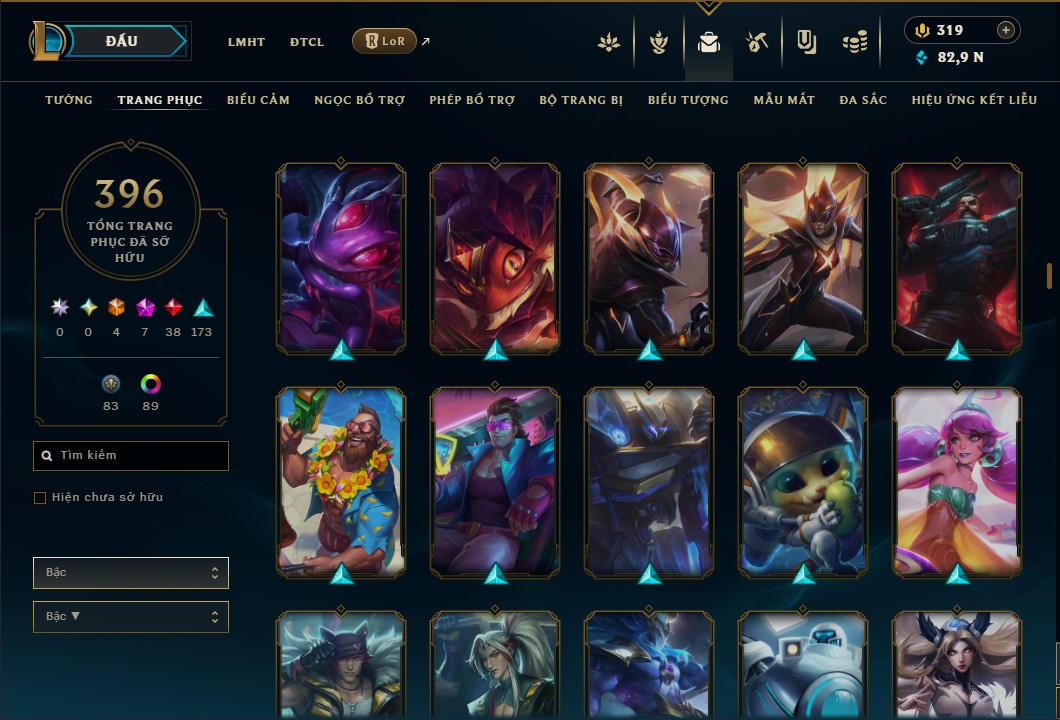Open the ĐTCL section

click(x=307, y=42)
